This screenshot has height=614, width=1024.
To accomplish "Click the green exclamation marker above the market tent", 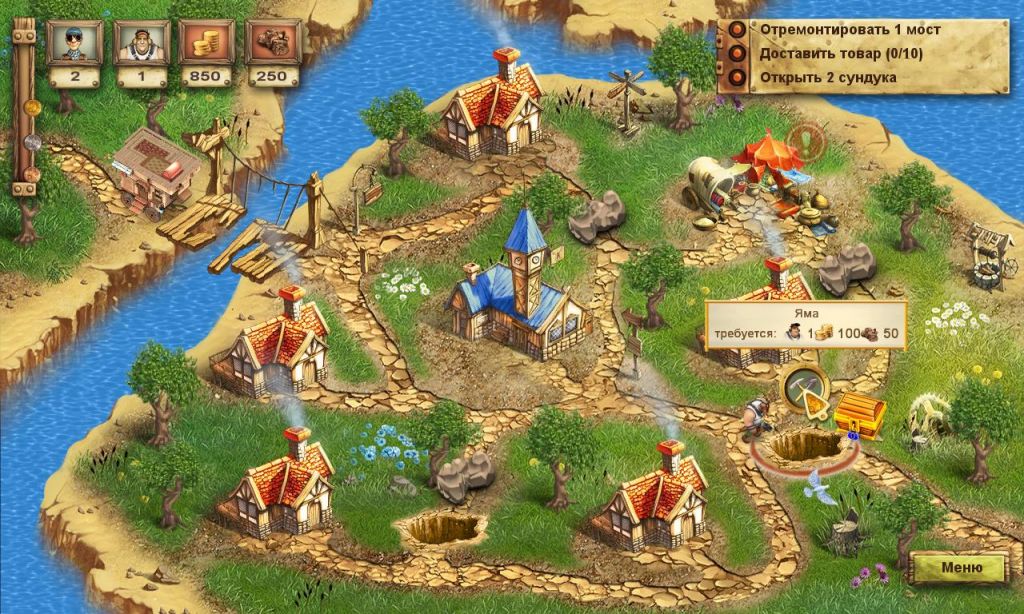I will coord(803,140).
